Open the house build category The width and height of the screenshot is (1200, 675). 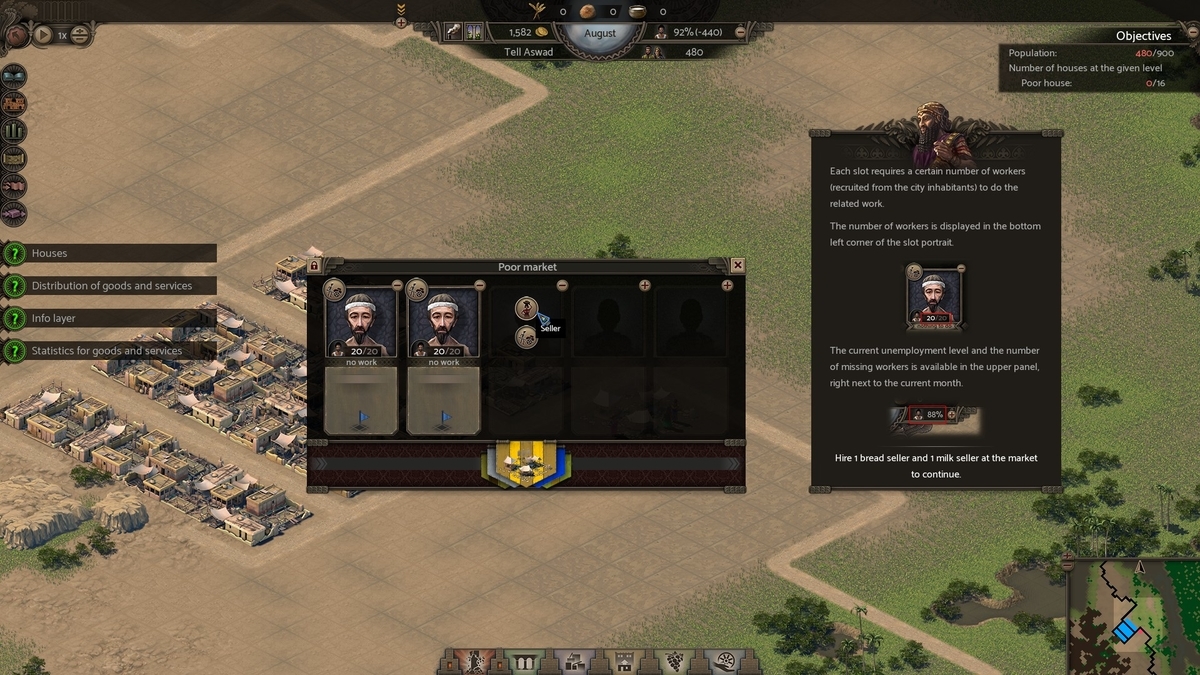(x=624, y=661)
